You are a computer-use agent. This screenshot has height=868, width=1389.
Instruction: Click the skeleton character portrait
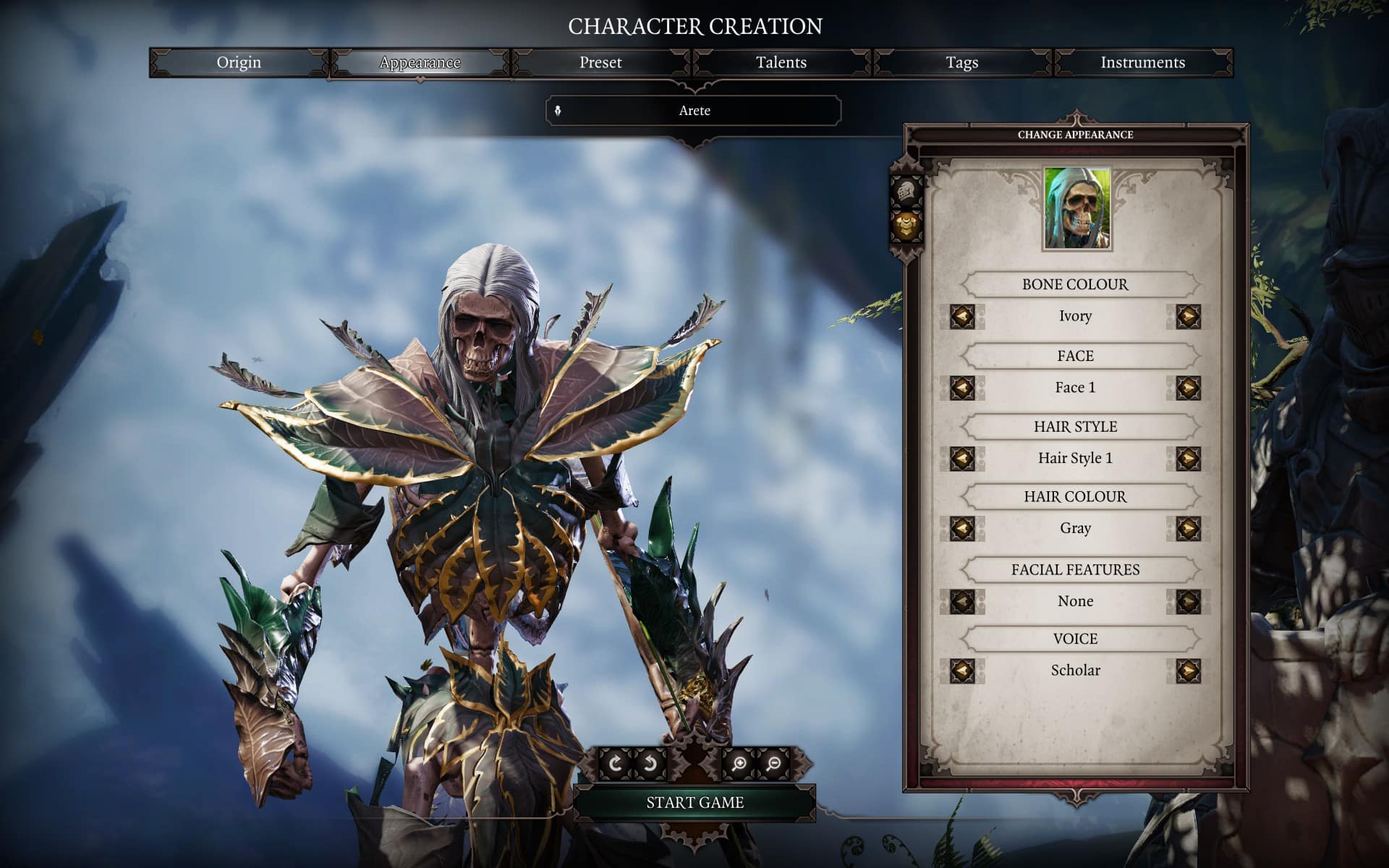coord(1076,209)
